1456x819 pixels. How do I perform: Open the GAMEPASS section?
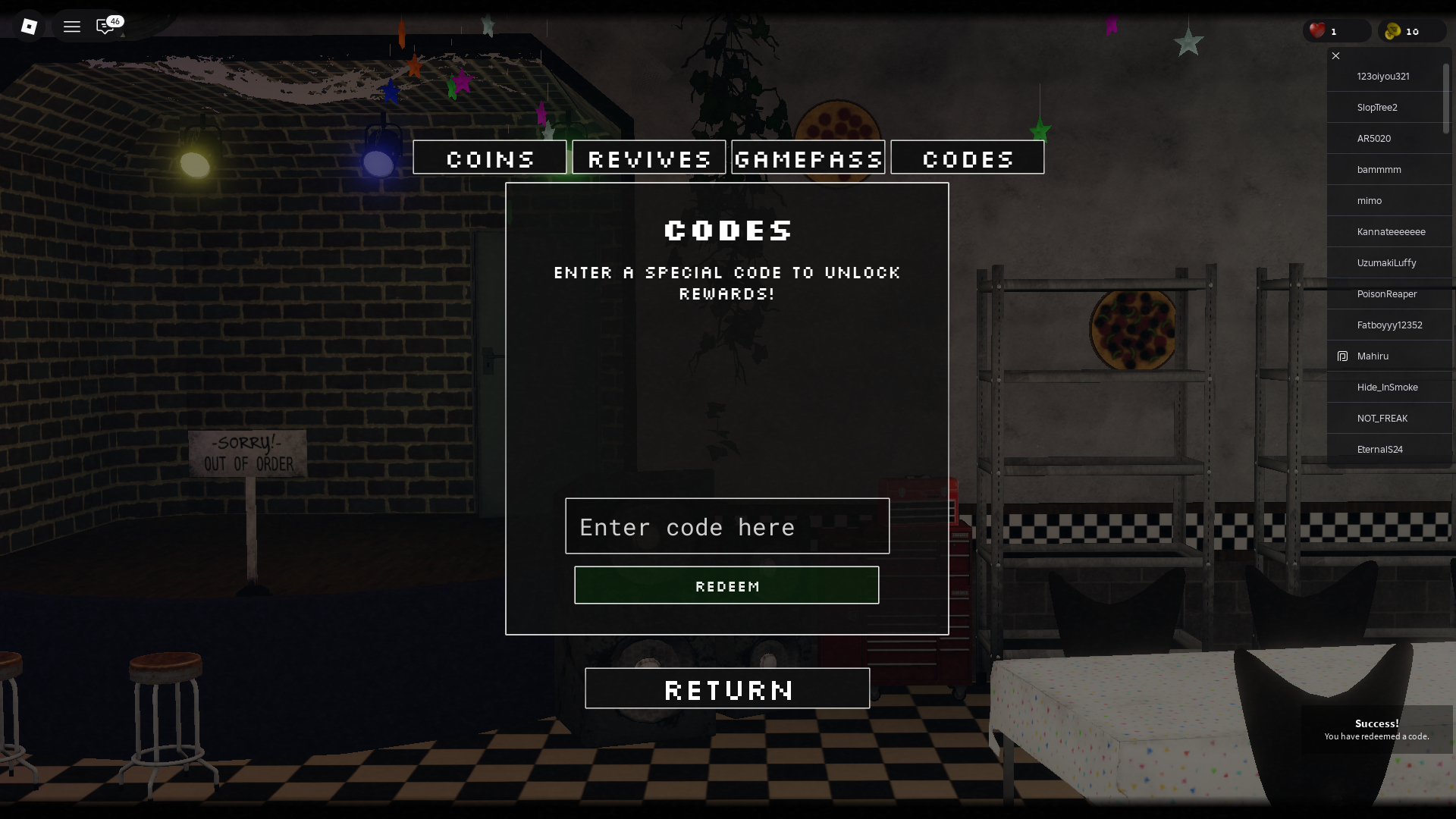pos(808,158)
